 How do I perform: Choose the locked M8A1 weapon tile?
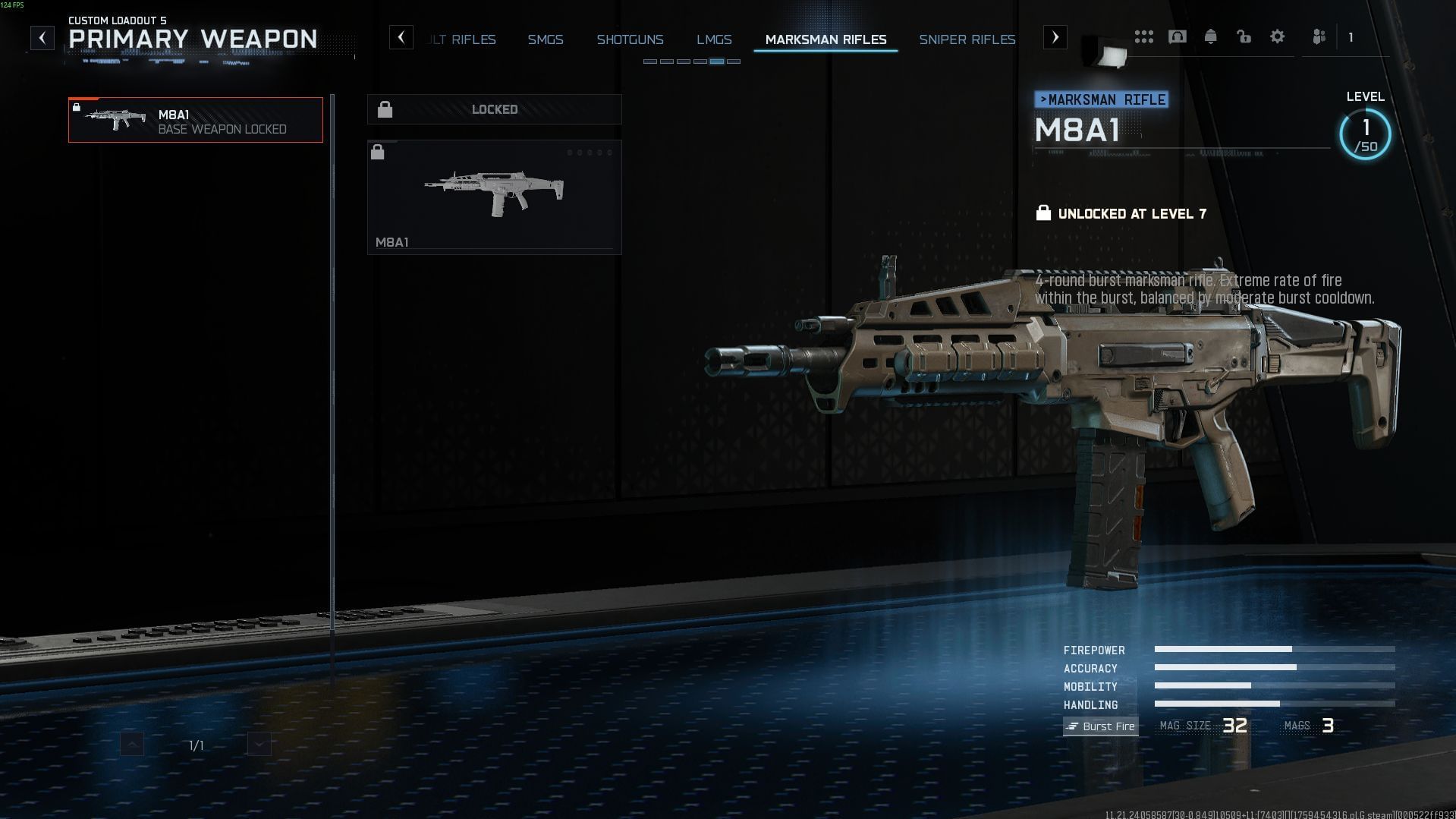(494, 197)
